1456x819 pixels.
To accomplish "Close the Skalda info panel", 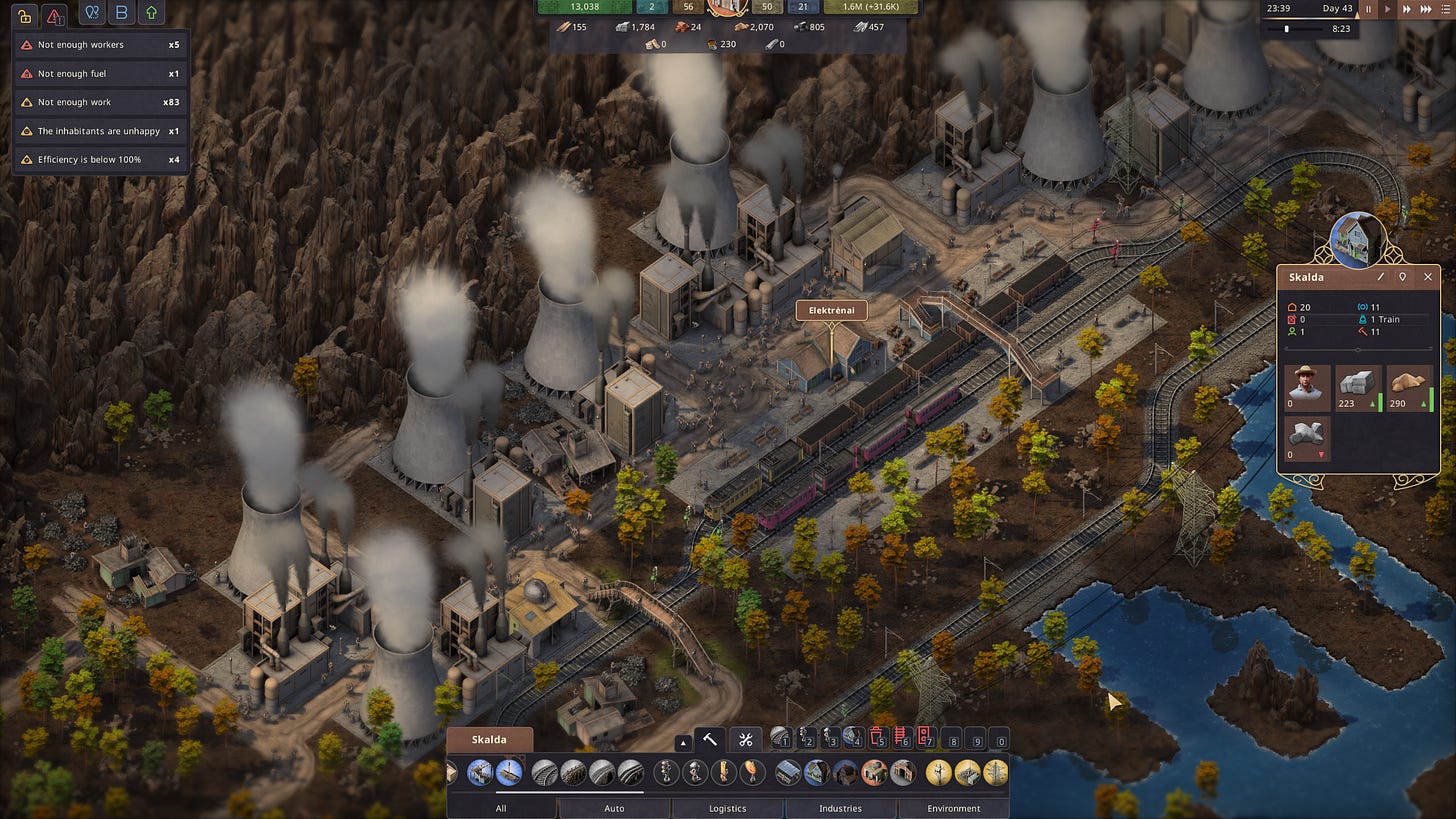I will pyautogui.click(x=1427, y=277).
